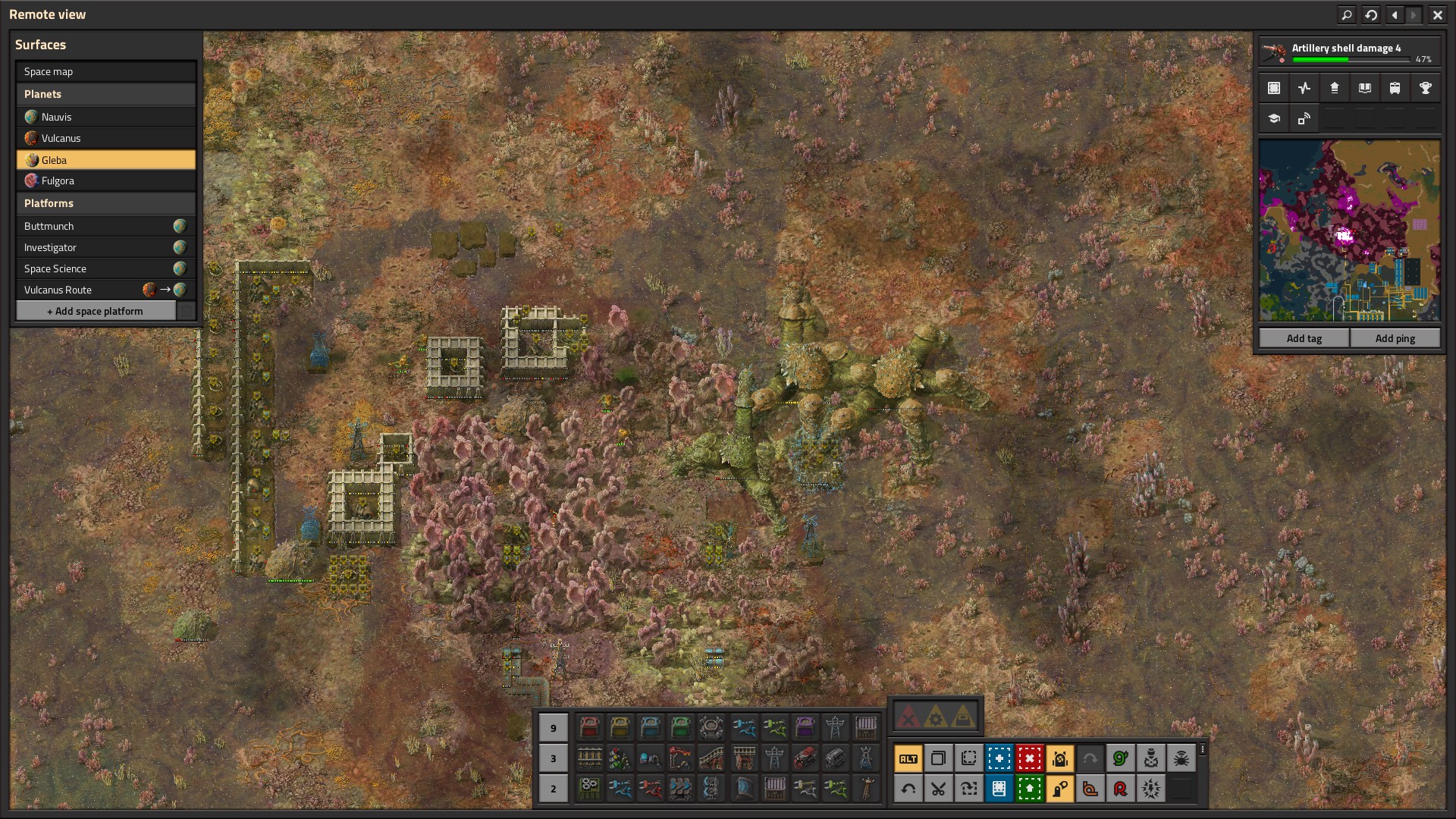Open the search magnifier in the title bar
This screenshot has width=1456, height=819.
point(1347,14)
